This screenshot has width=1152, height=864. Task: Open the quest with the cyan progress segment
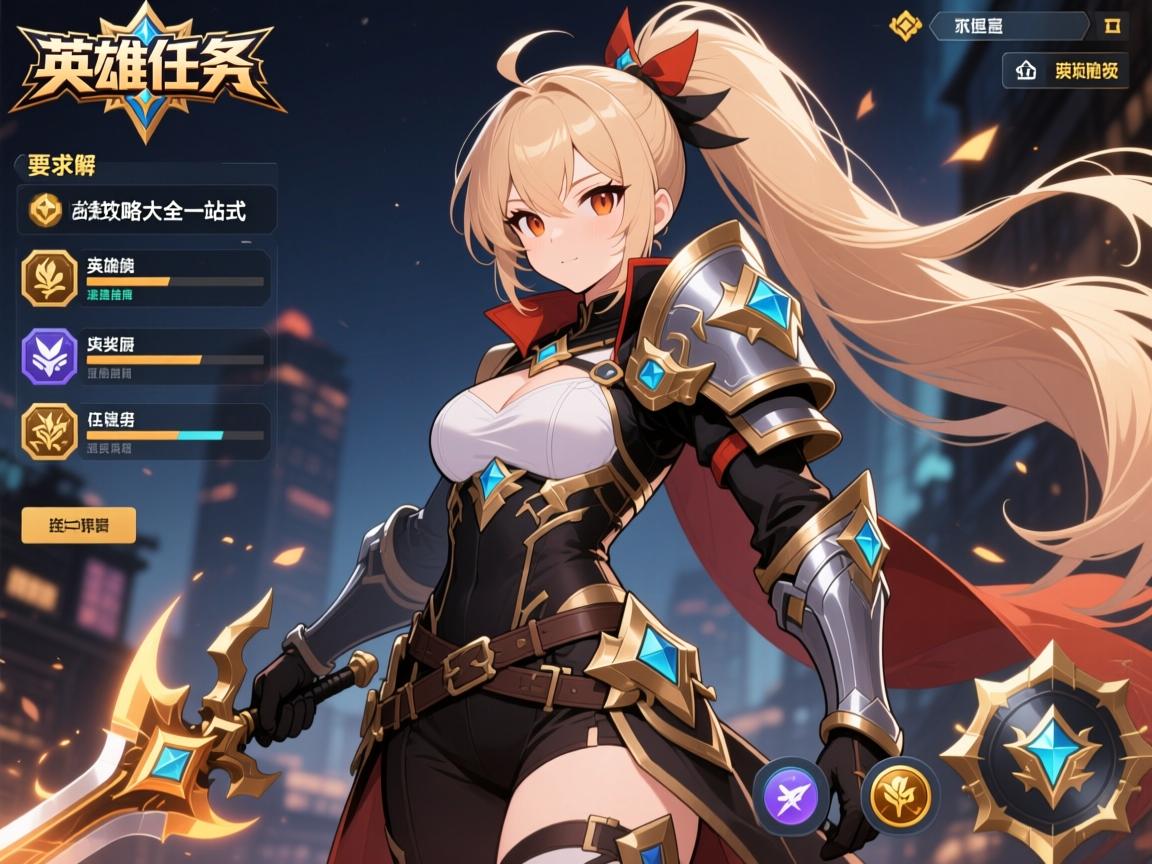coord(145,431)
